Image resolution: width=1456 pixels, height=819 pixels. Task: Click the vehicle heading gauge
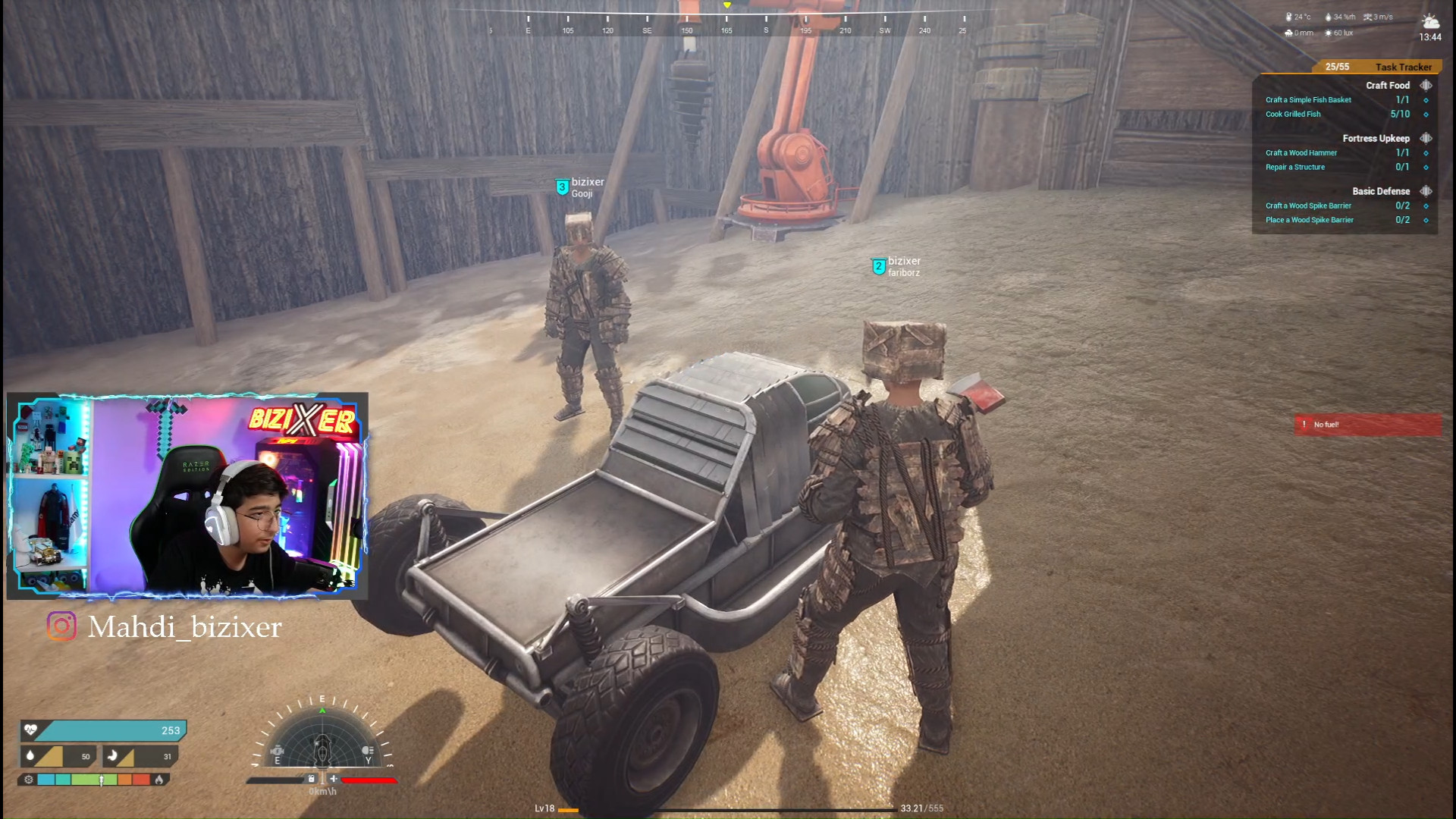322,742
